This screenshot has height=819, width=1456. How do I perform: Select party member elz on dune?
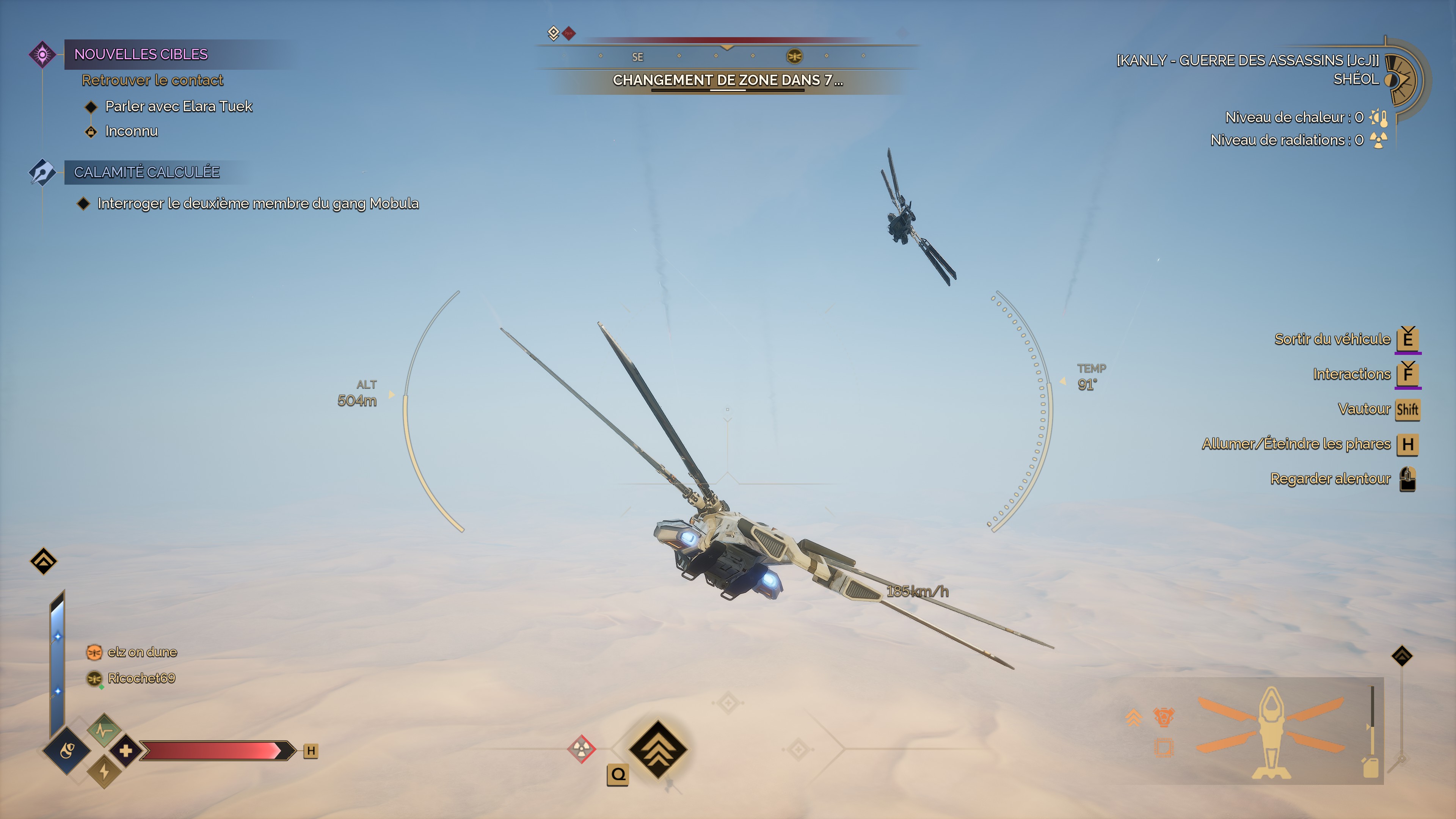point(142,652)
